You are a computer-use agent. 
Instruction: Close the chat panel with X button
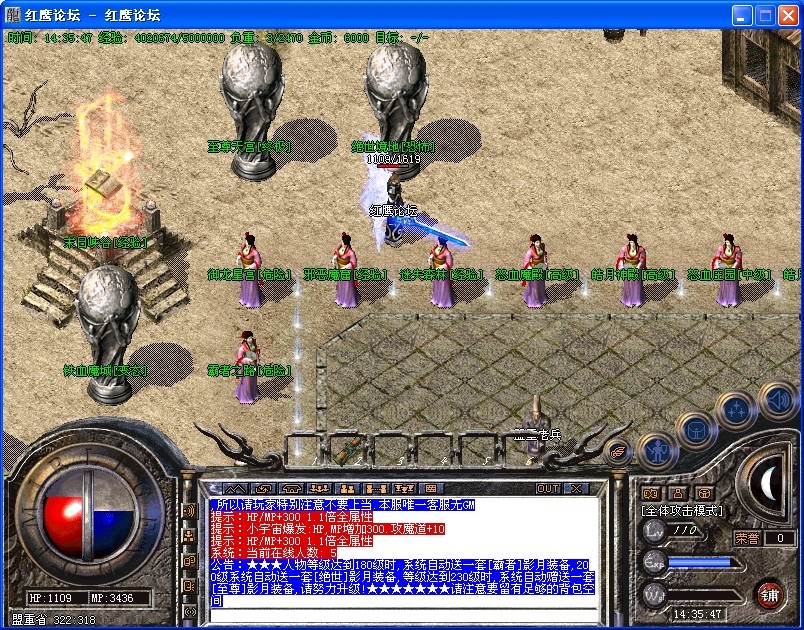coord(575,488)
